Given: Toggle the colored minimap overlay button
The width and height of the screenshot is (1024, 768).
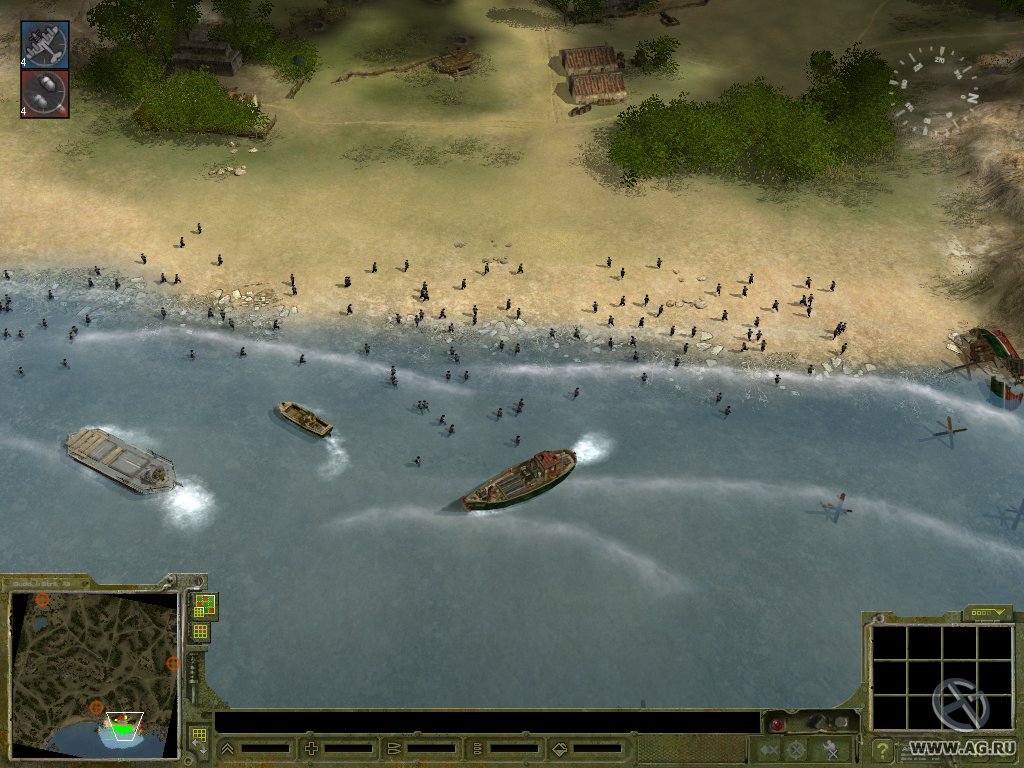Looking at the screenshot, I should tap(204, 605).
